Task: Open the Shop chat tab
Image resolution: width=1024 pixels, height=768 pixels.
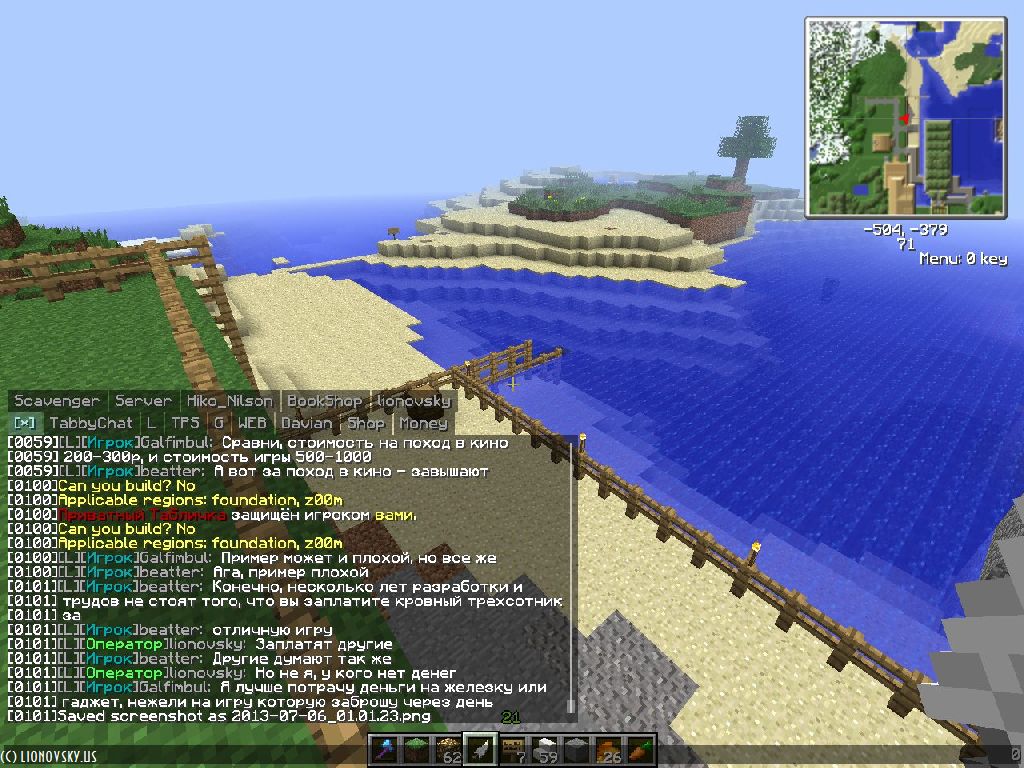Action: pos(366,423)
